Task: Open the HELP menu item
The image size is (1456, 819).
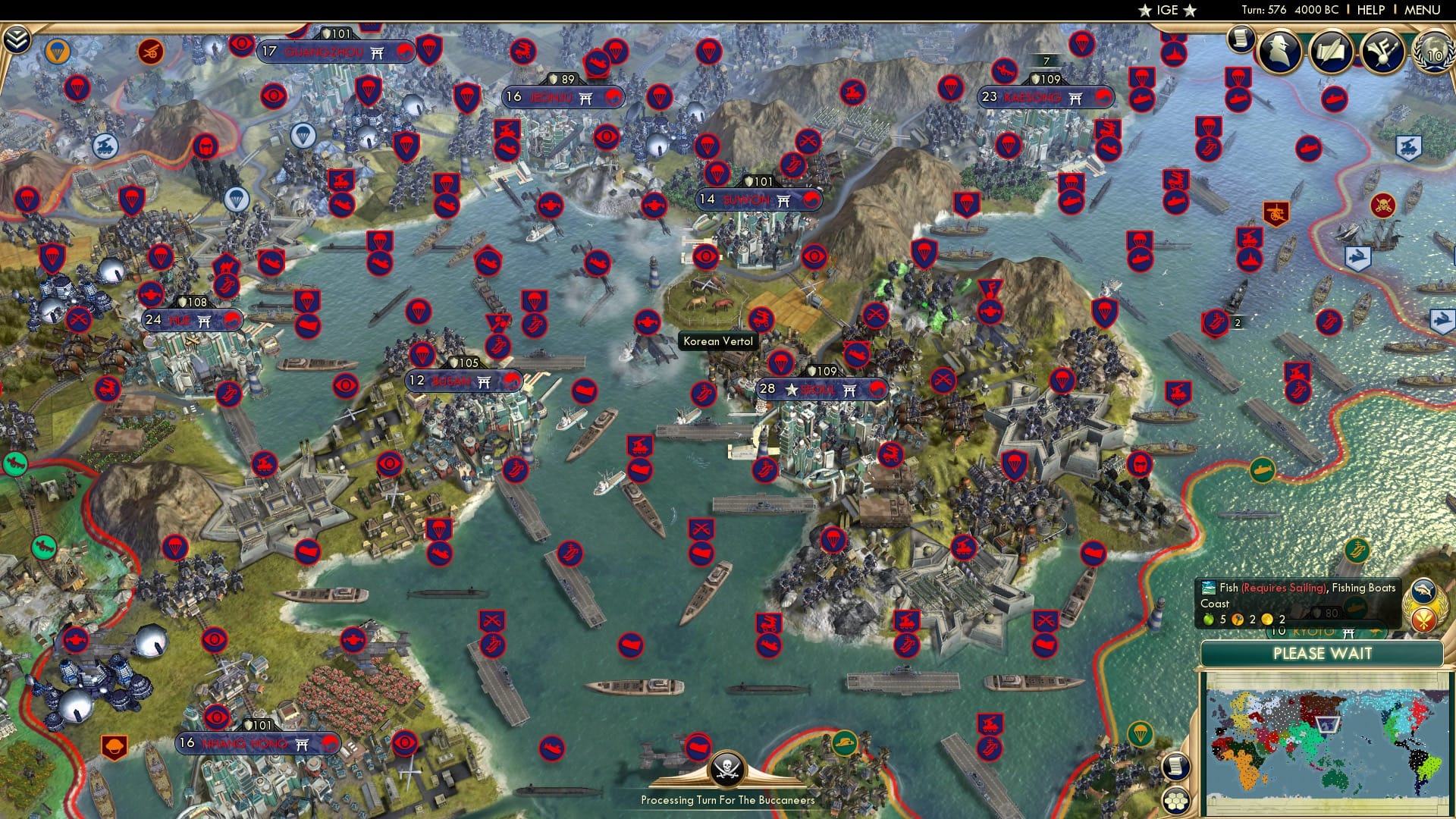Action: point(1371,10)
